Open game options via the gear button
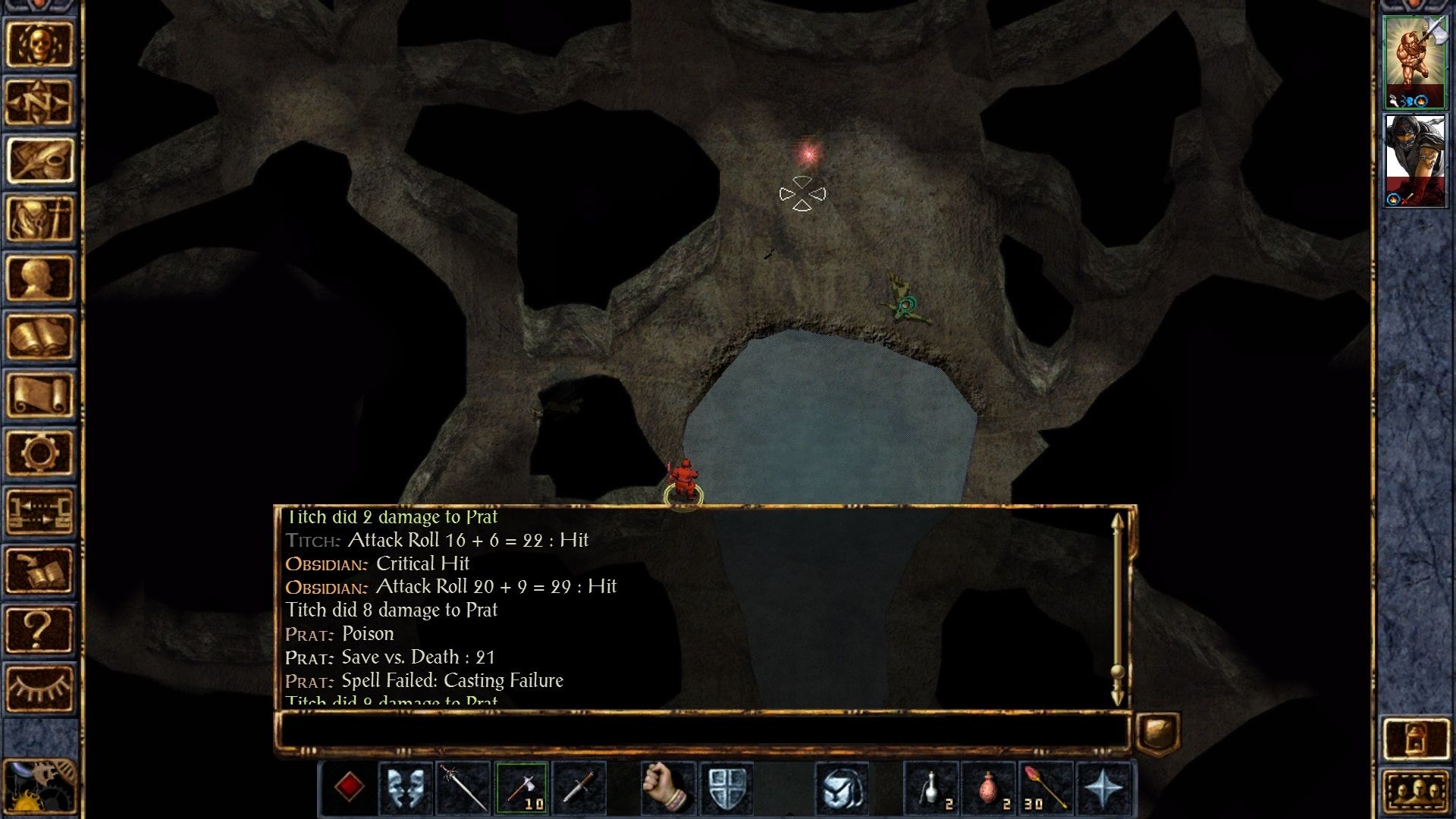This screenshot has height=819, width=1456. (x=39, y=453)
